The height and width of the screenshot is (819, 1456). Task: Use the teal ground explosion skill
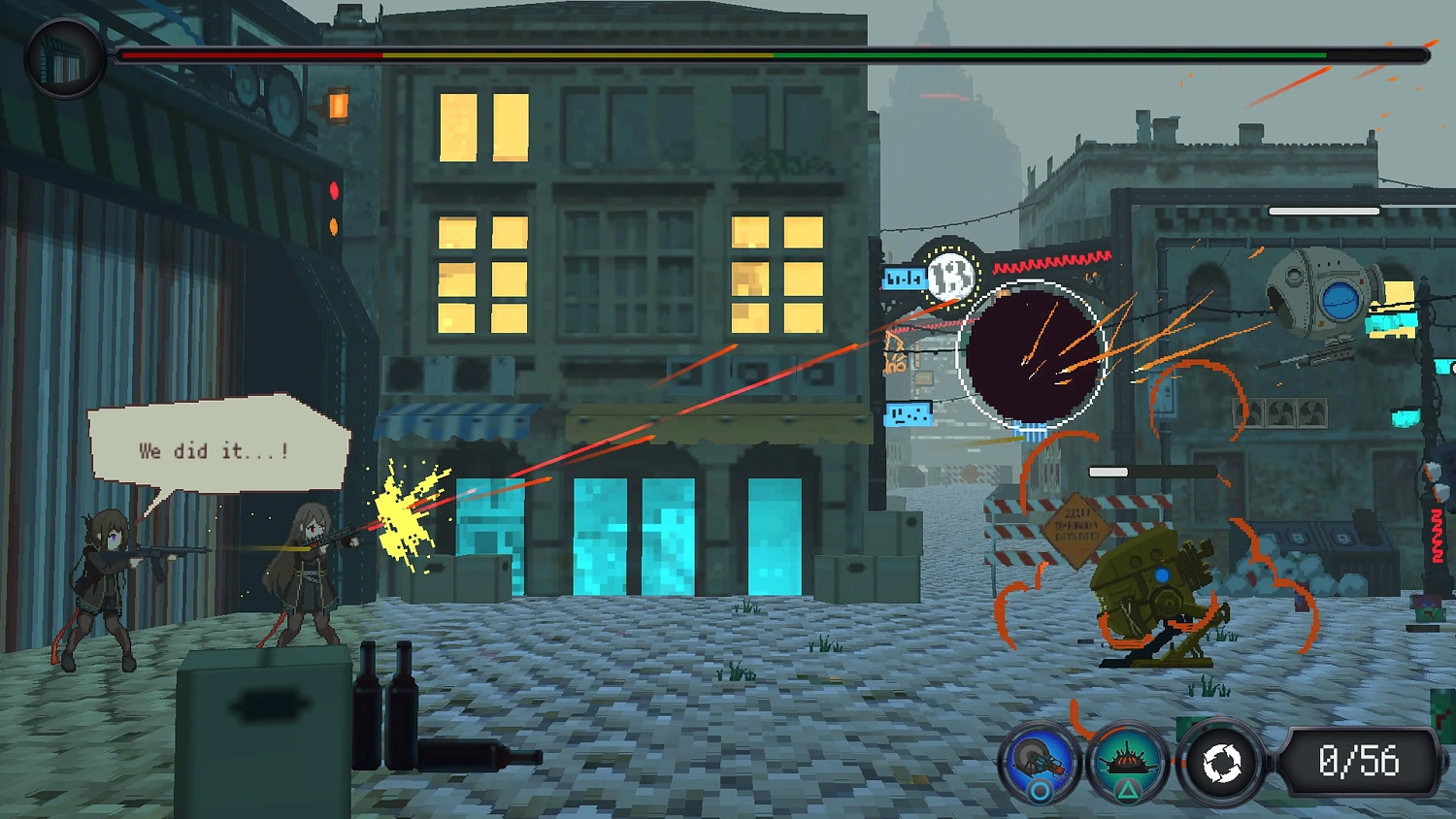pyautogui.click(x=1128, y=761)
